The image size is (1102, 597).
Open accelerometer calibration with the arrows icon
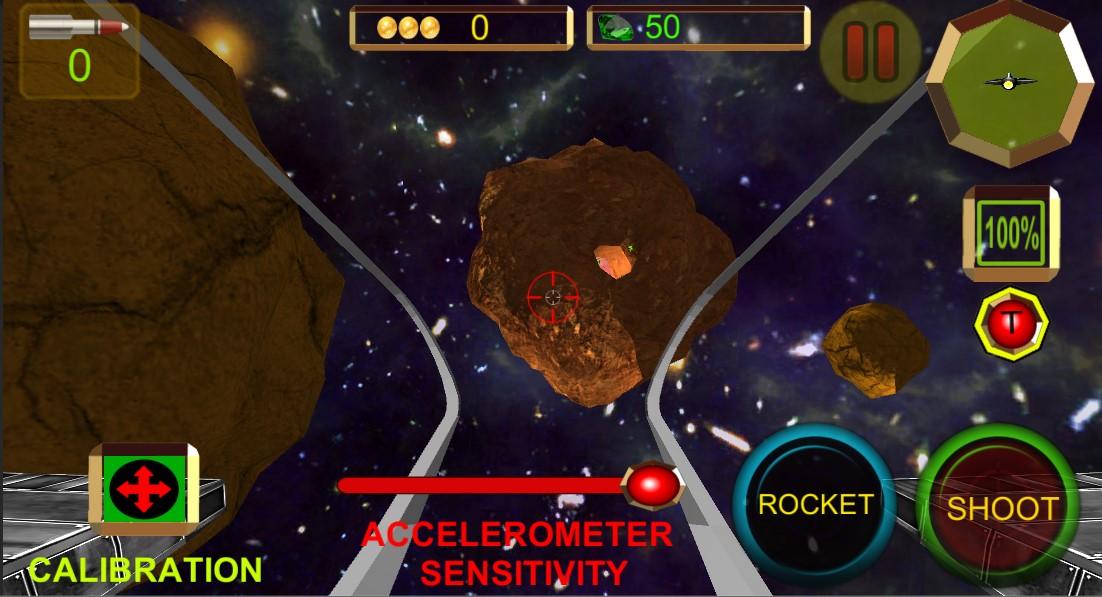click(145, 492)
